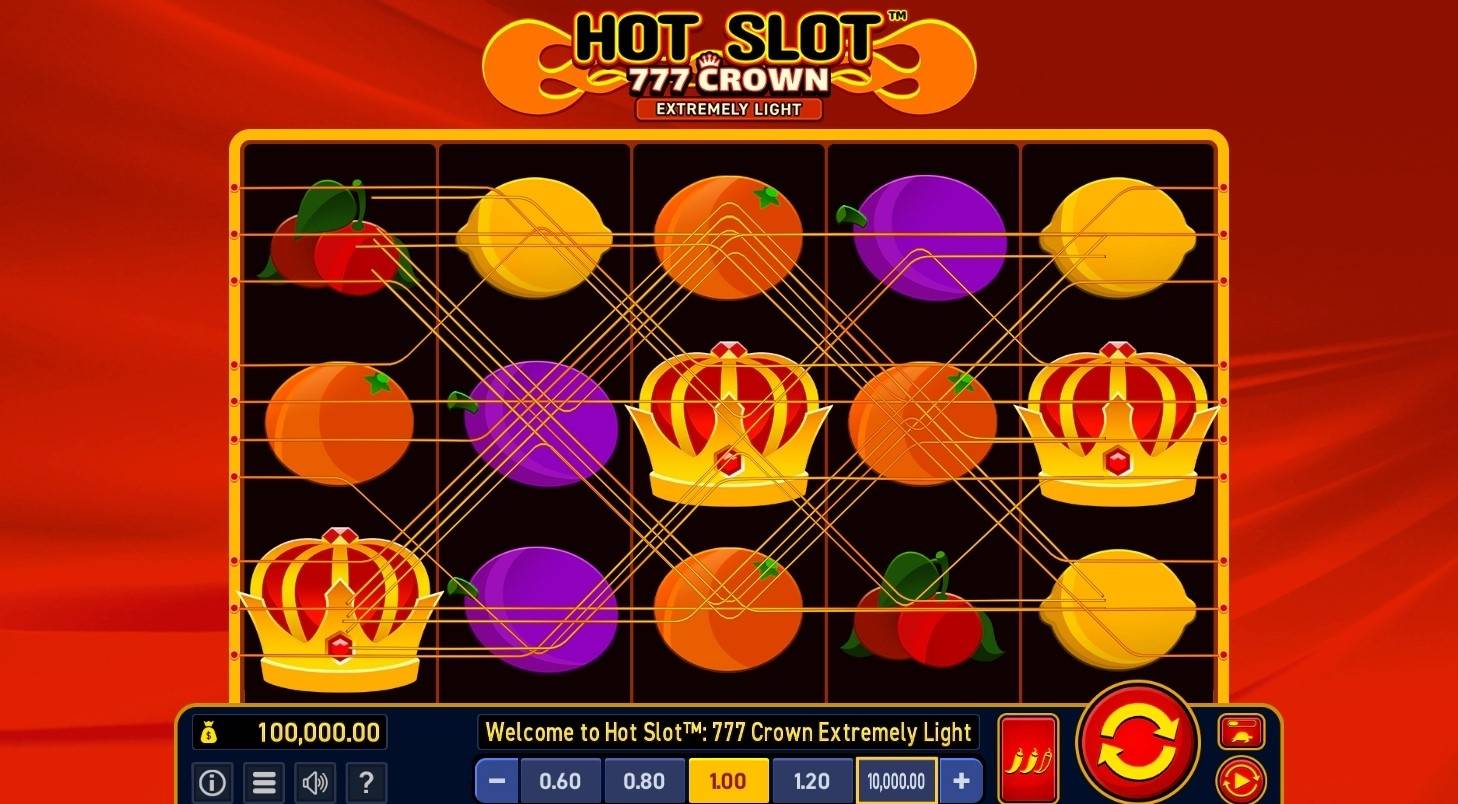Select the crown symbol on the middle reel
This screenshot has height=804, width=1458.
pos(729,425)
